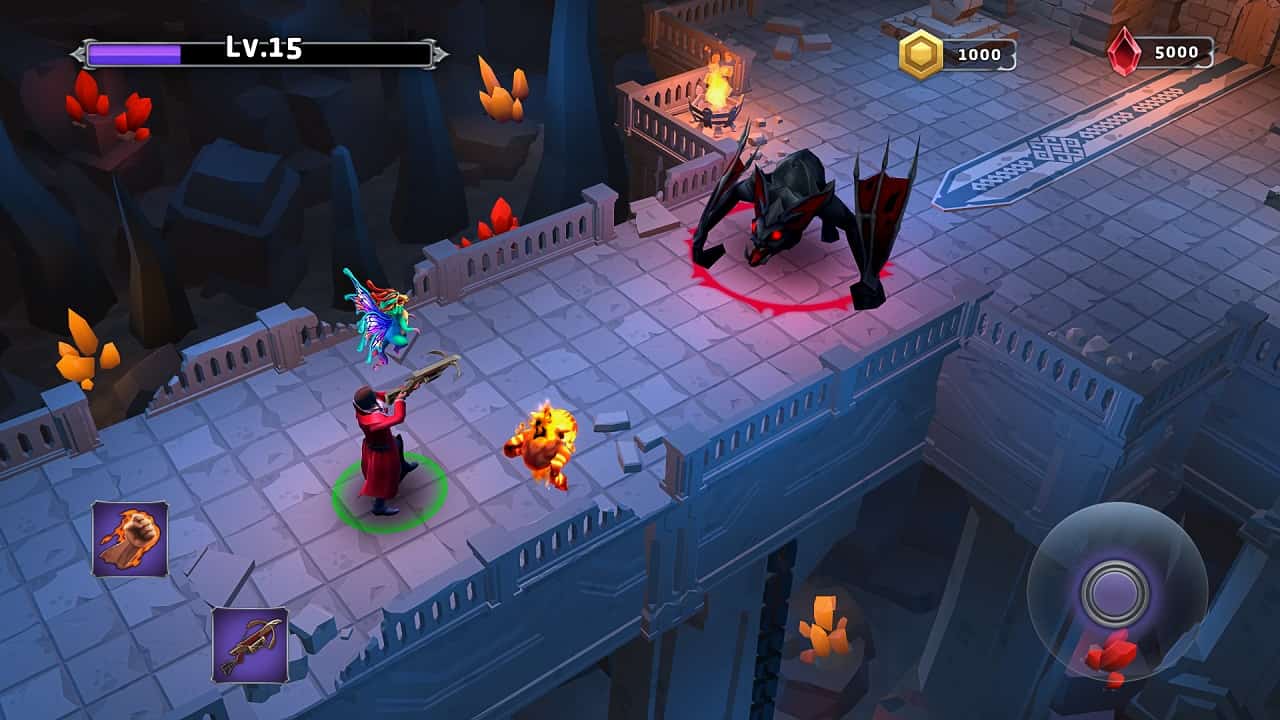
Task: Click the green circle beneath the player
Action: pos(388,495)
